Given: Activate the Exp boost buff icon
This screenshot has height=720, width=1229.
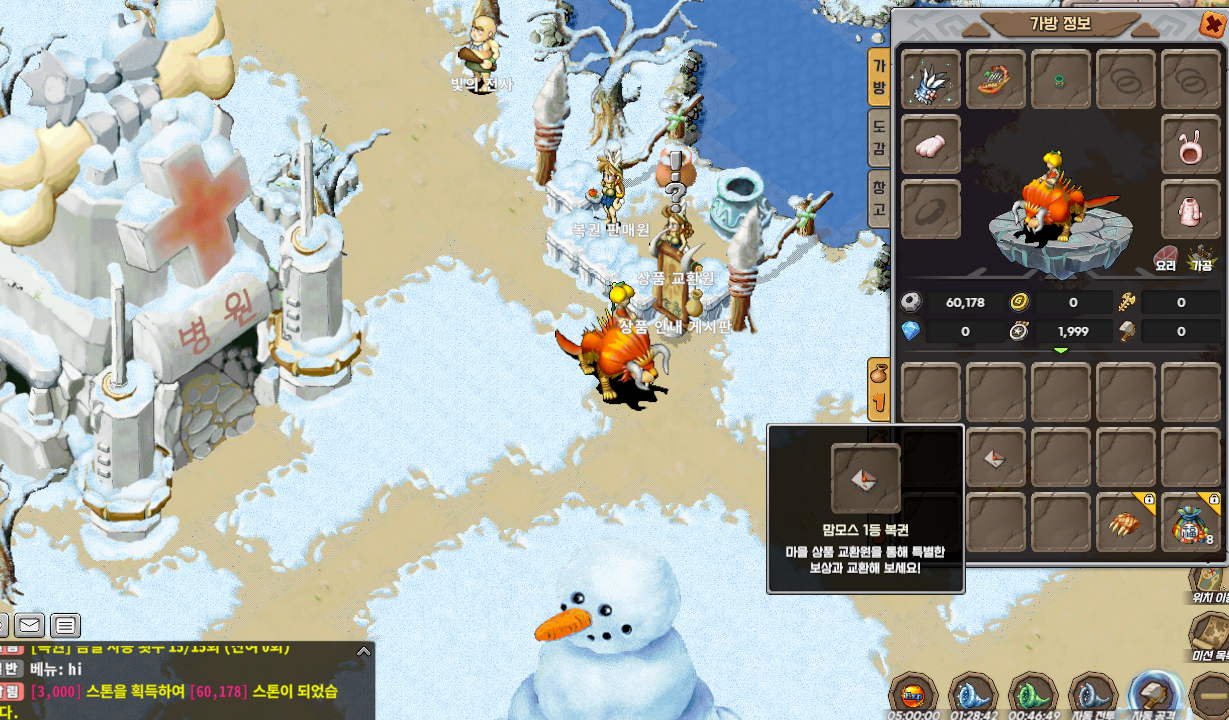Looking at the screenshot, I should pyautogui.click(x=914, y=694).
